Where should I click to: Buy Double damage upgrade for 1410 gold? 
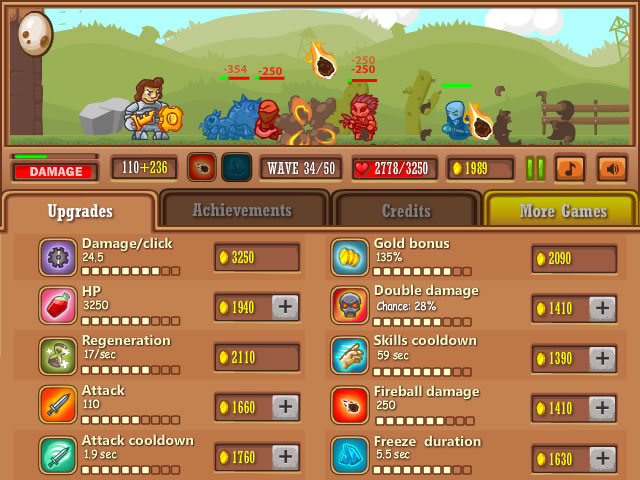tap(602, 308)
